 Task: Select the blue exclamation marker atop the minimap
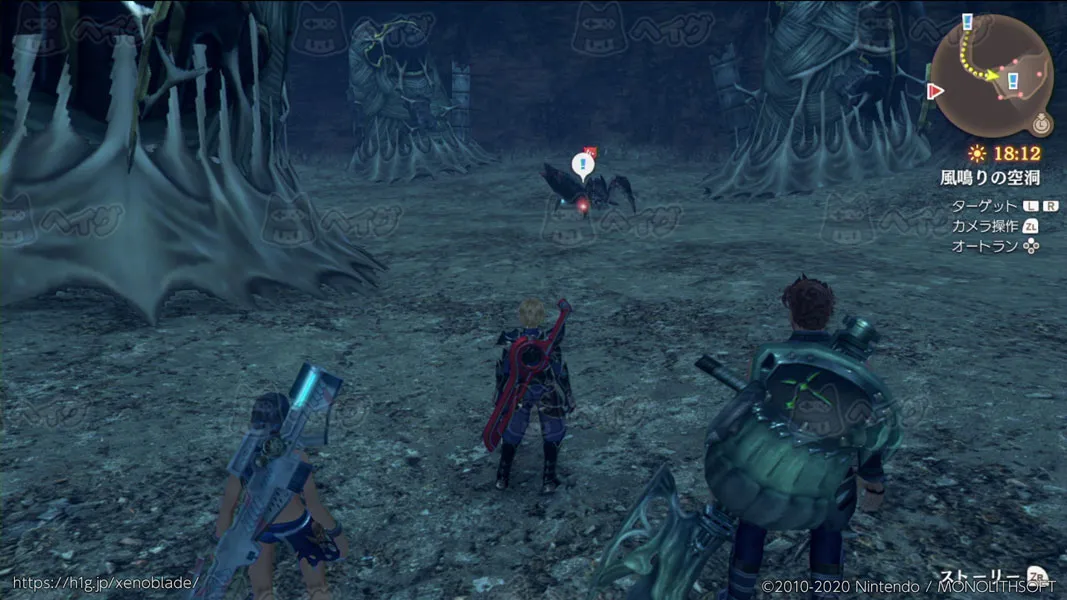click(967, 21)
